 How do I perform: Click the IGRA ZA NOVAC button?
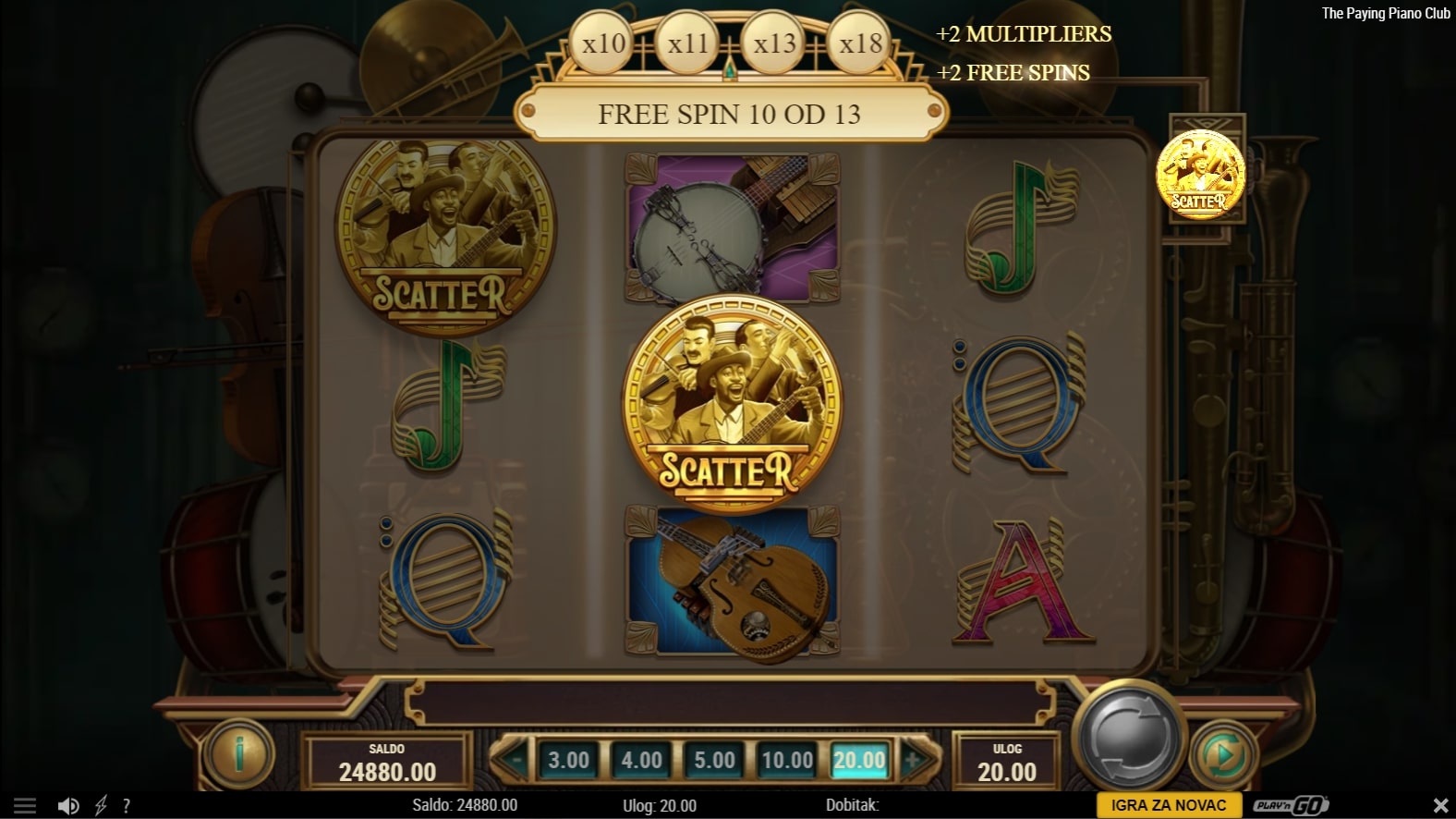1168,805
